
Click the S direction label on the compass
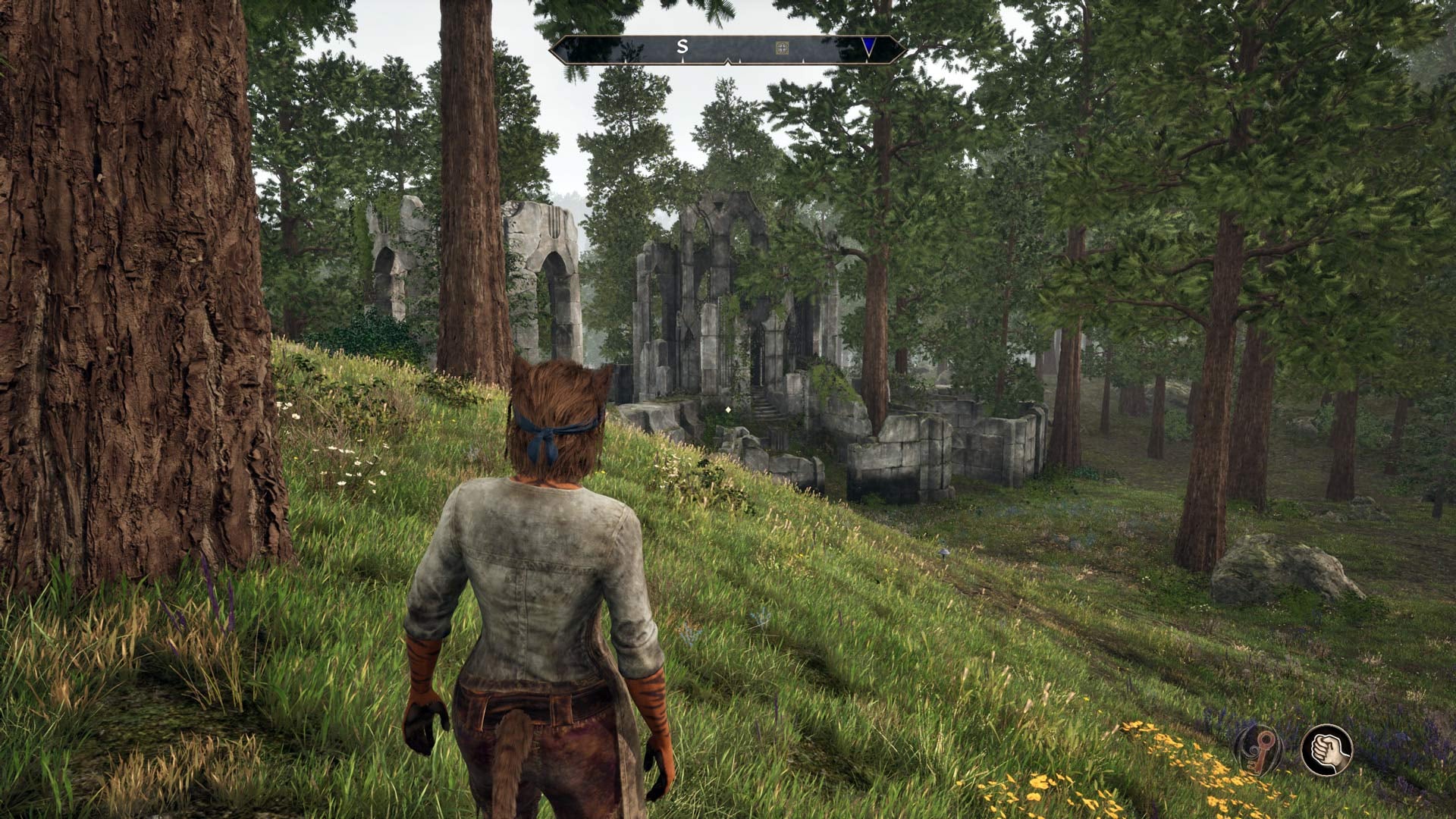[682, 45]
